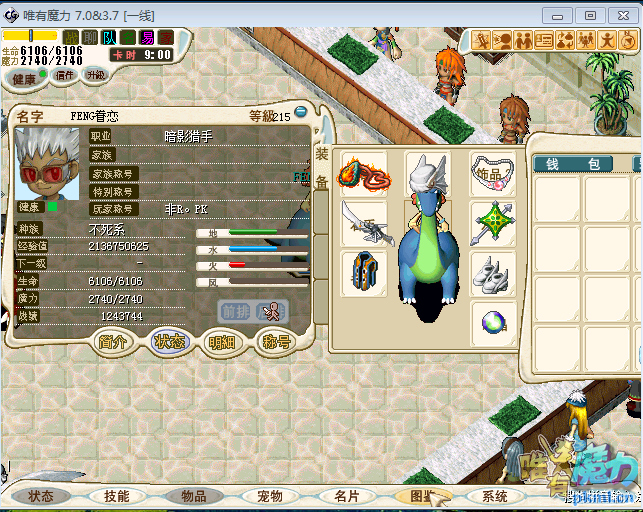The height and width of the screenshot is (512, 643).
Task: Close the character status panel
Action: tap(300, 113)
